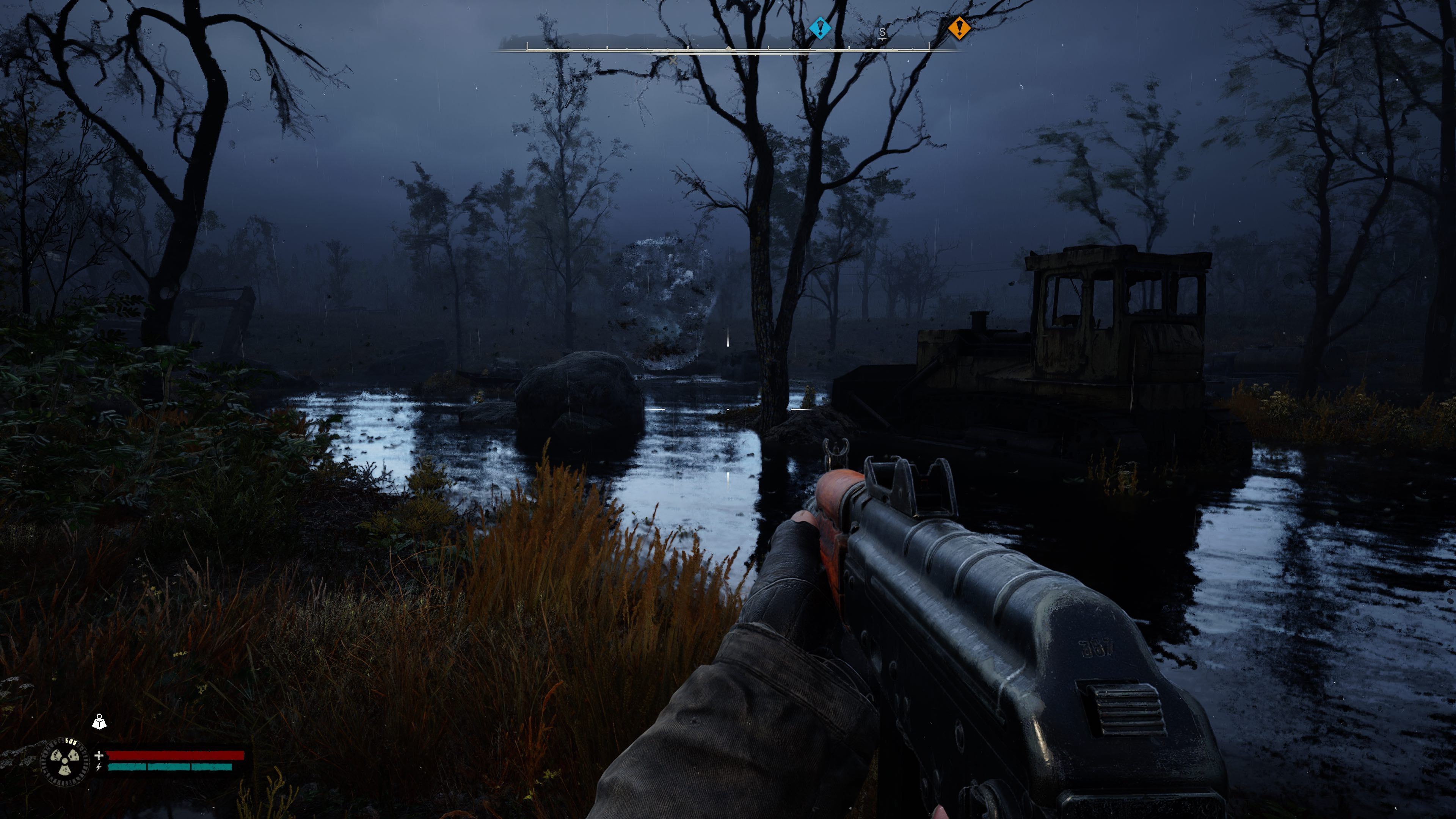
Task: Click the radiation dosimeter dial in the HUD
Action: tap(64, 761)
